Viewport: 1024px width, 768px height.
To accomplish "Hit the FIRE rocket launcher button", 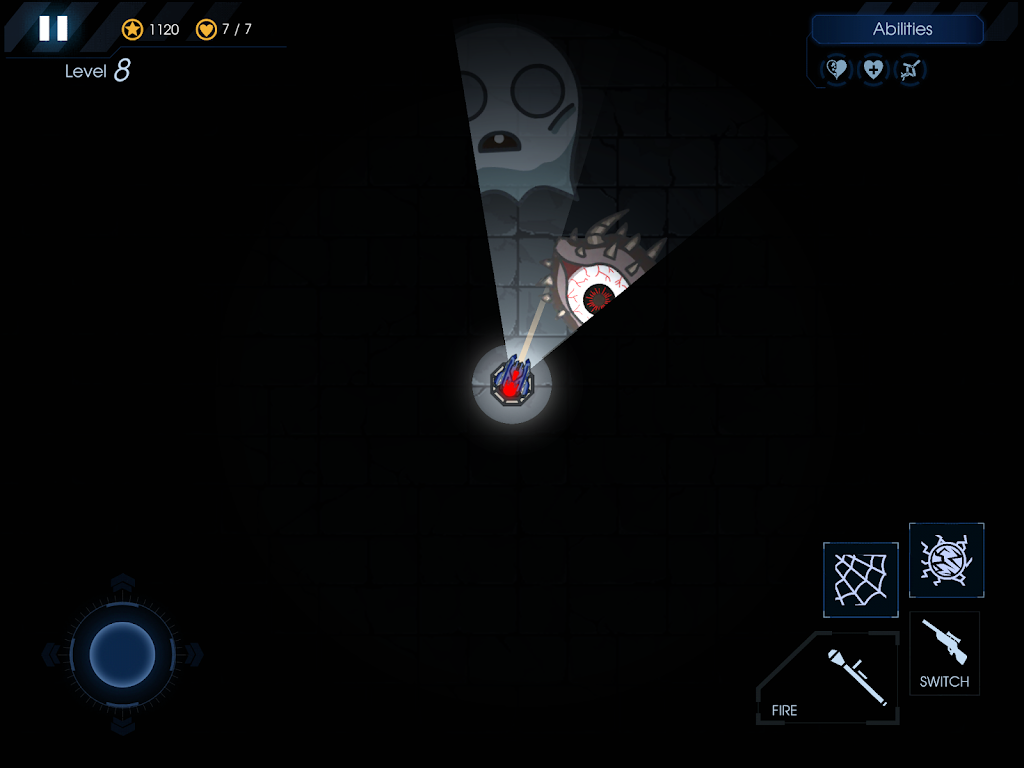I will point(830,678).
